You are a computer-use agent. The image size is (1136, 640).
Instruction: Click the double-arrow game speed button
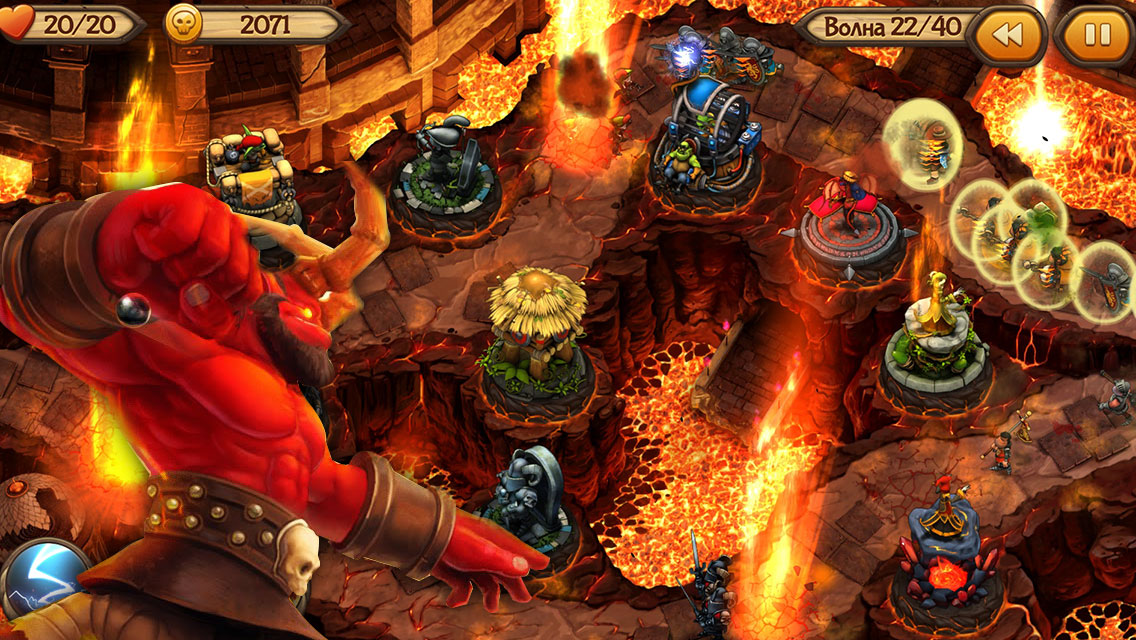point(1008,36)
